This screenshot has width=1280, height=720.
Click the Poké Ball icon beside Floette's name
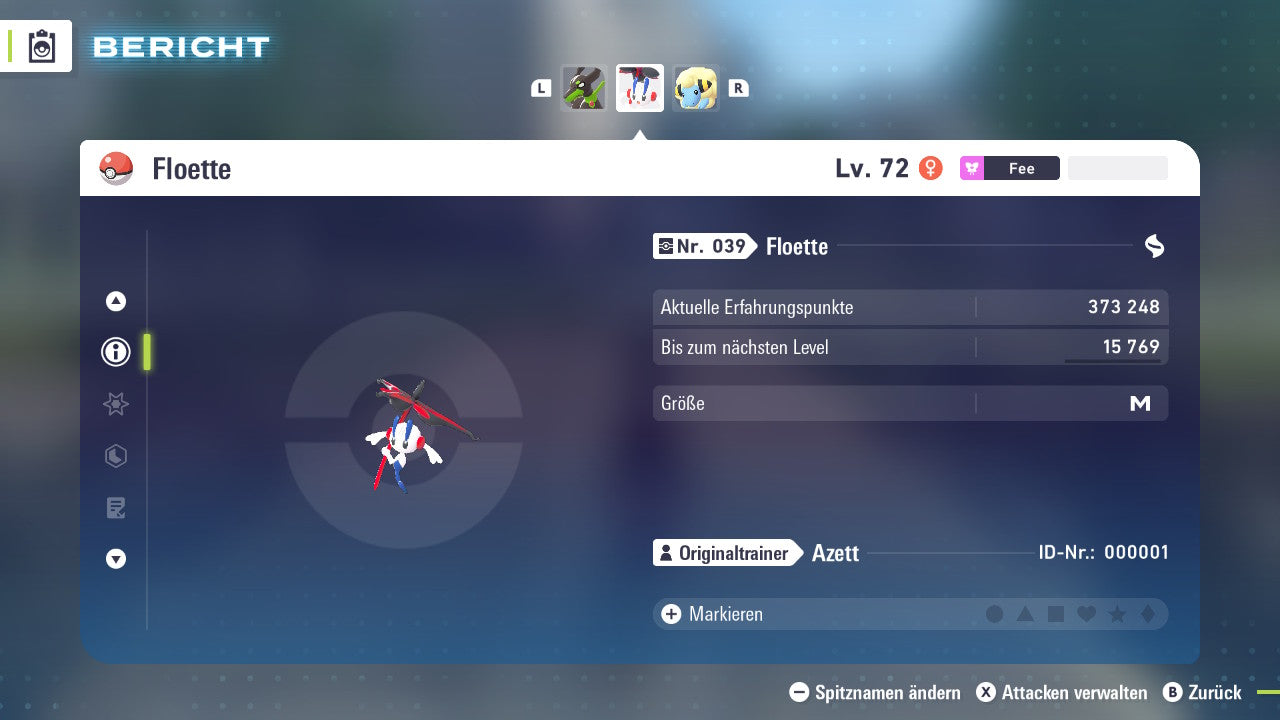[115, 168]
